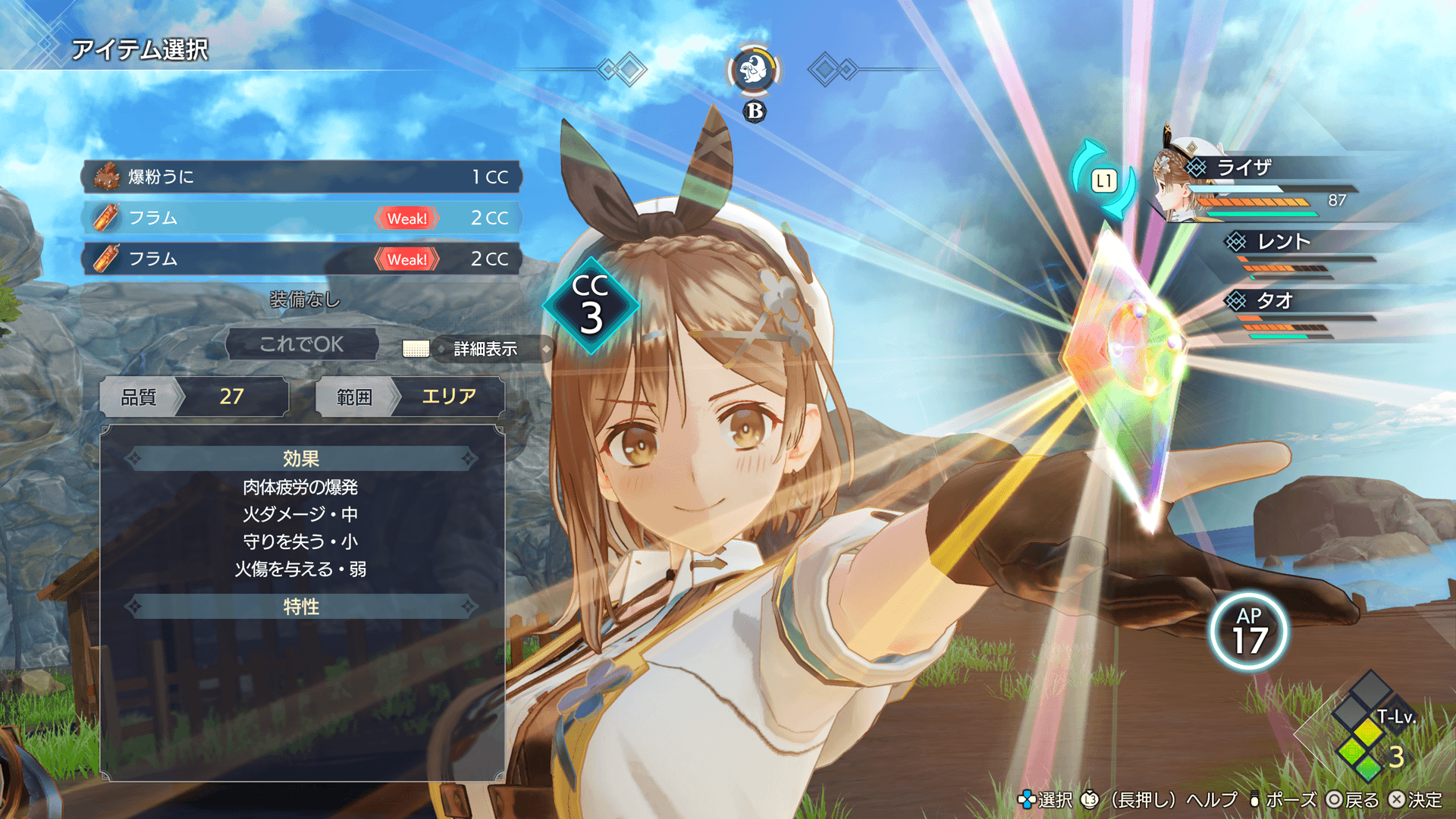Screen dimensions: 1456x819
Task: Toggle the 詳細表示 detail view
Action: 485,349
